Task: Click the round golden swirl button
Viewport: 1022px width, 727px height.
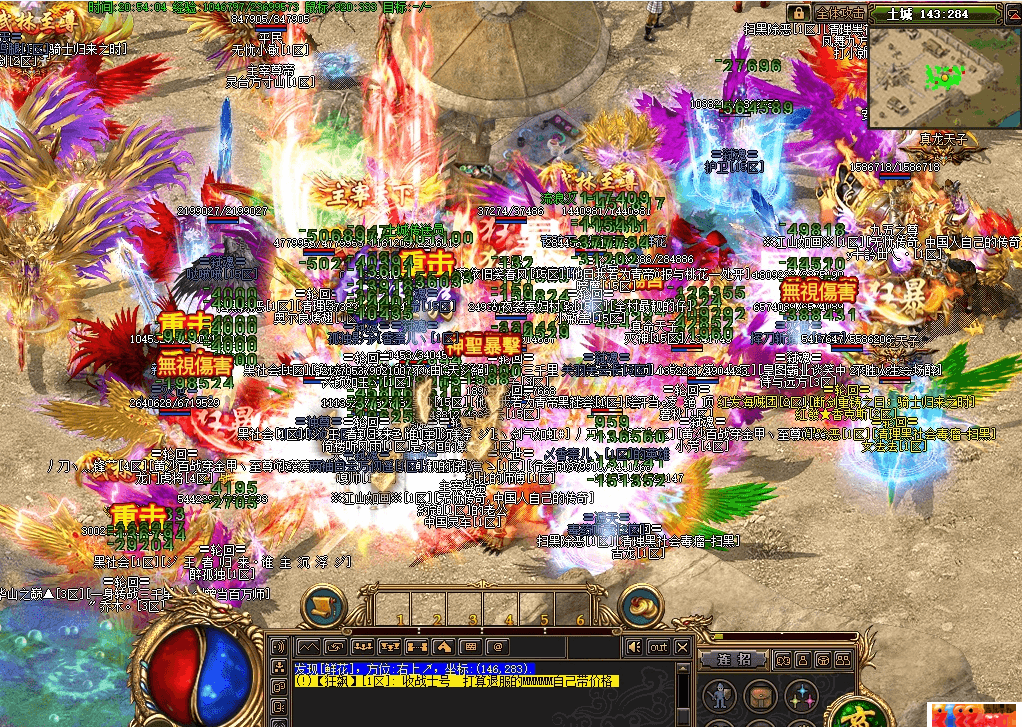Action: tap(638, 606)
